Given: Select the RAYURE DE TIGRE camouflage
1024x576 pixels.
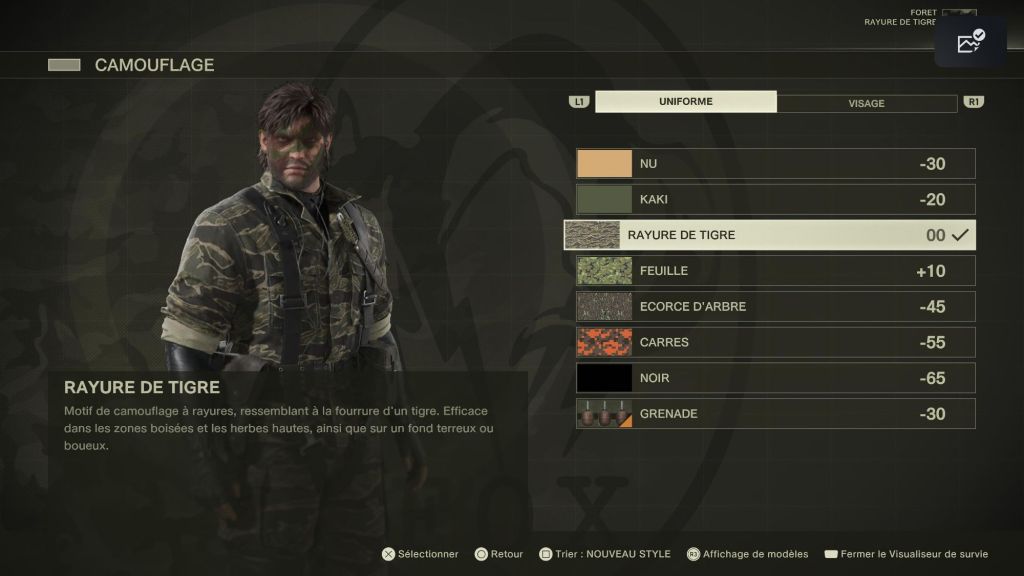Looking at the screenshot, I should pos(770,235).
